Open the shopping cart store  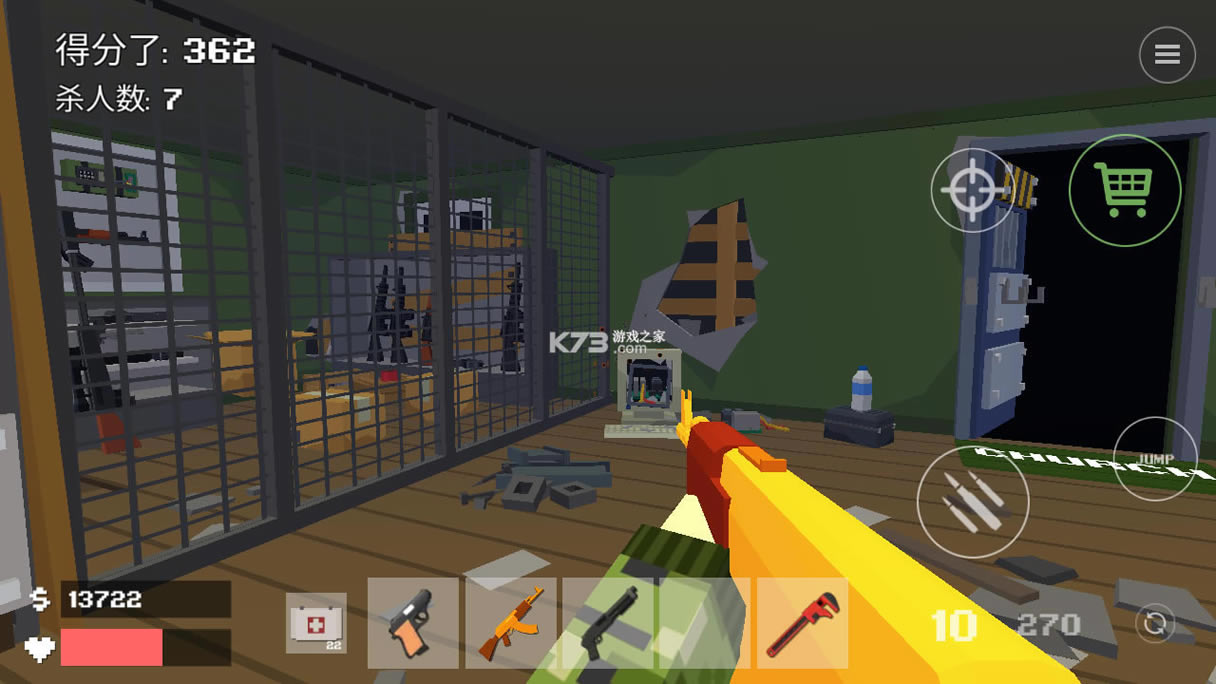tap(1125, 190)
